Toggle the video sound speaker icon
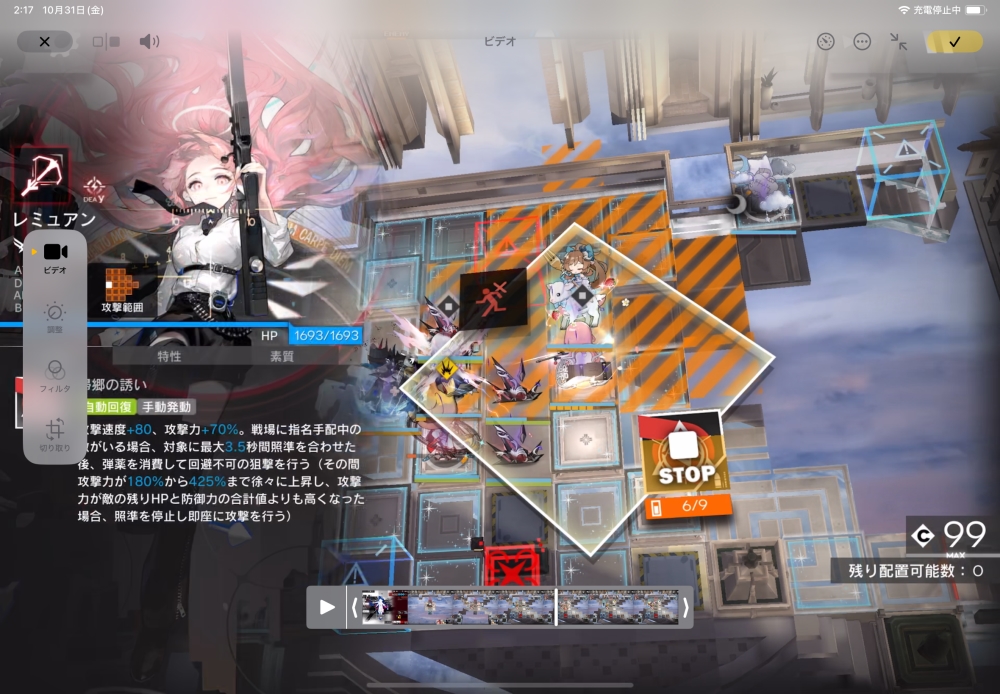The image size is (1000, 694). 149,41
